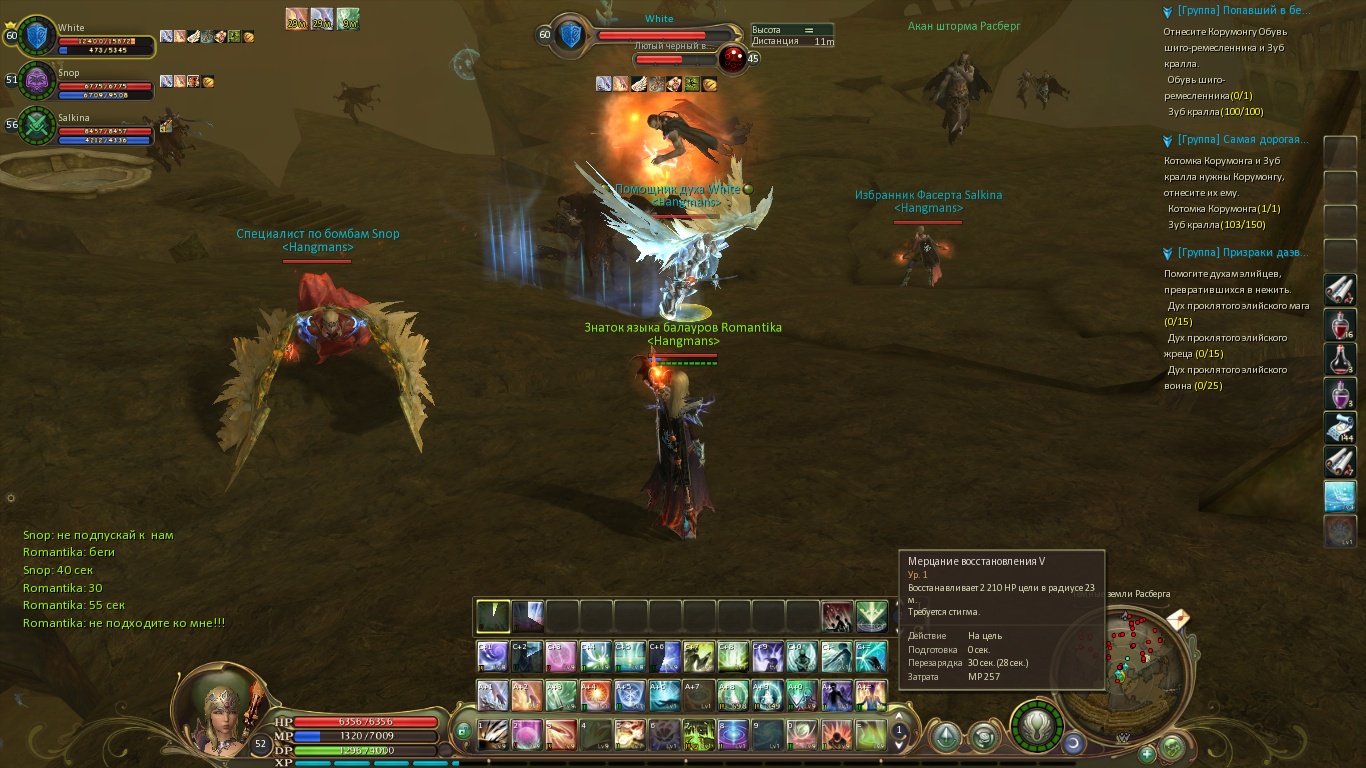
Task: Use the purple potion in side bar
Action: point(1339,393)
